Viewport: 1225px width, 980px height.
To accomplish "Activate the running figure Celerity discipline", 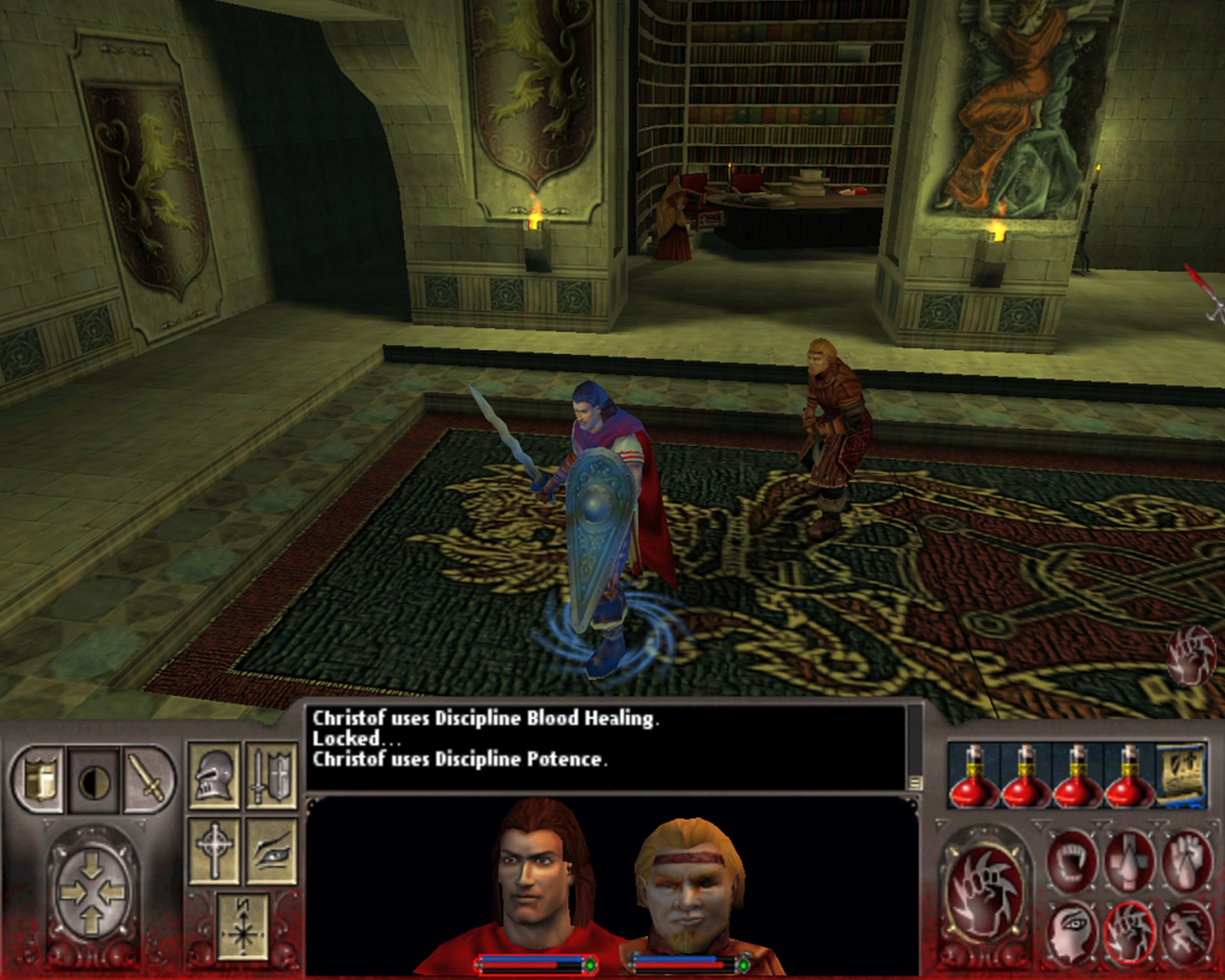I will [x=1187, y=932].
